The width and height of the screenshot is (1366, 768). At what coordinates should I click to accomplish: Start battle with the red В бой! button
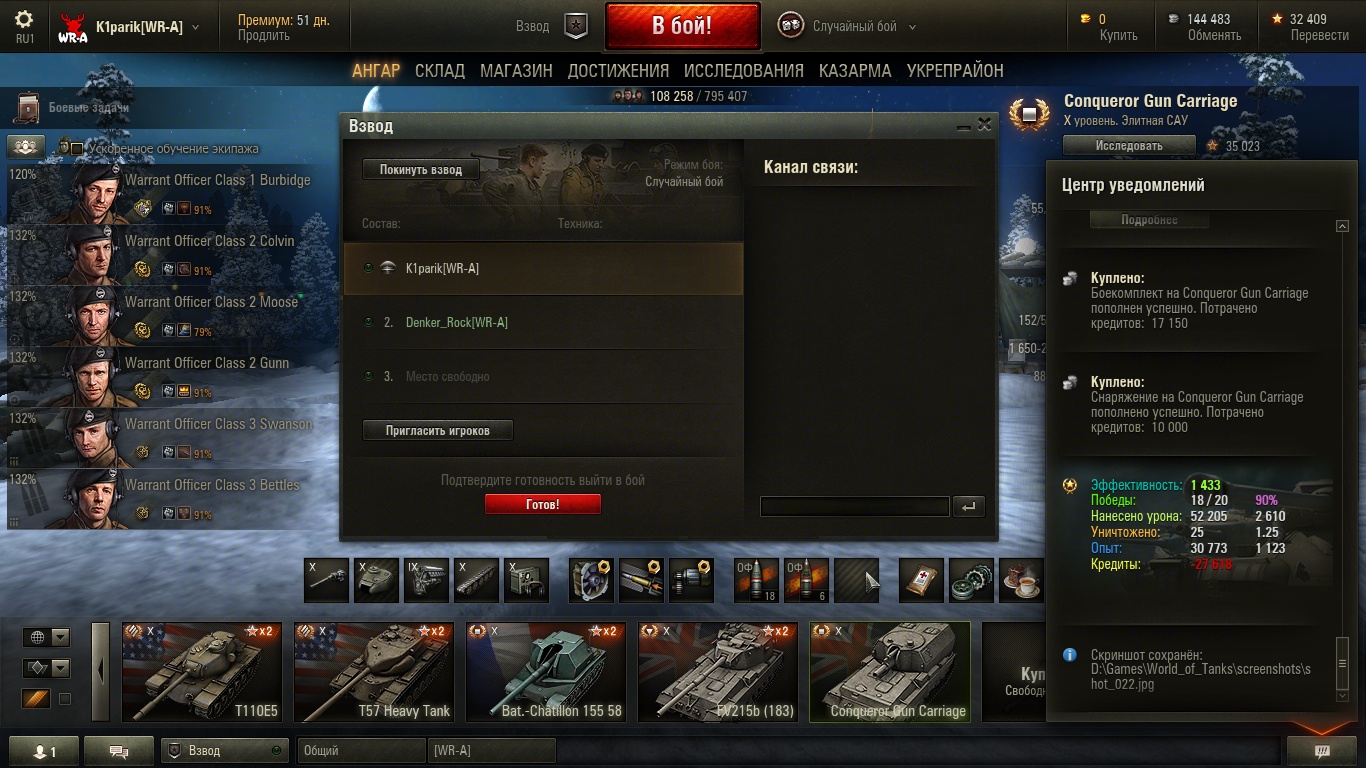(682, 26)
